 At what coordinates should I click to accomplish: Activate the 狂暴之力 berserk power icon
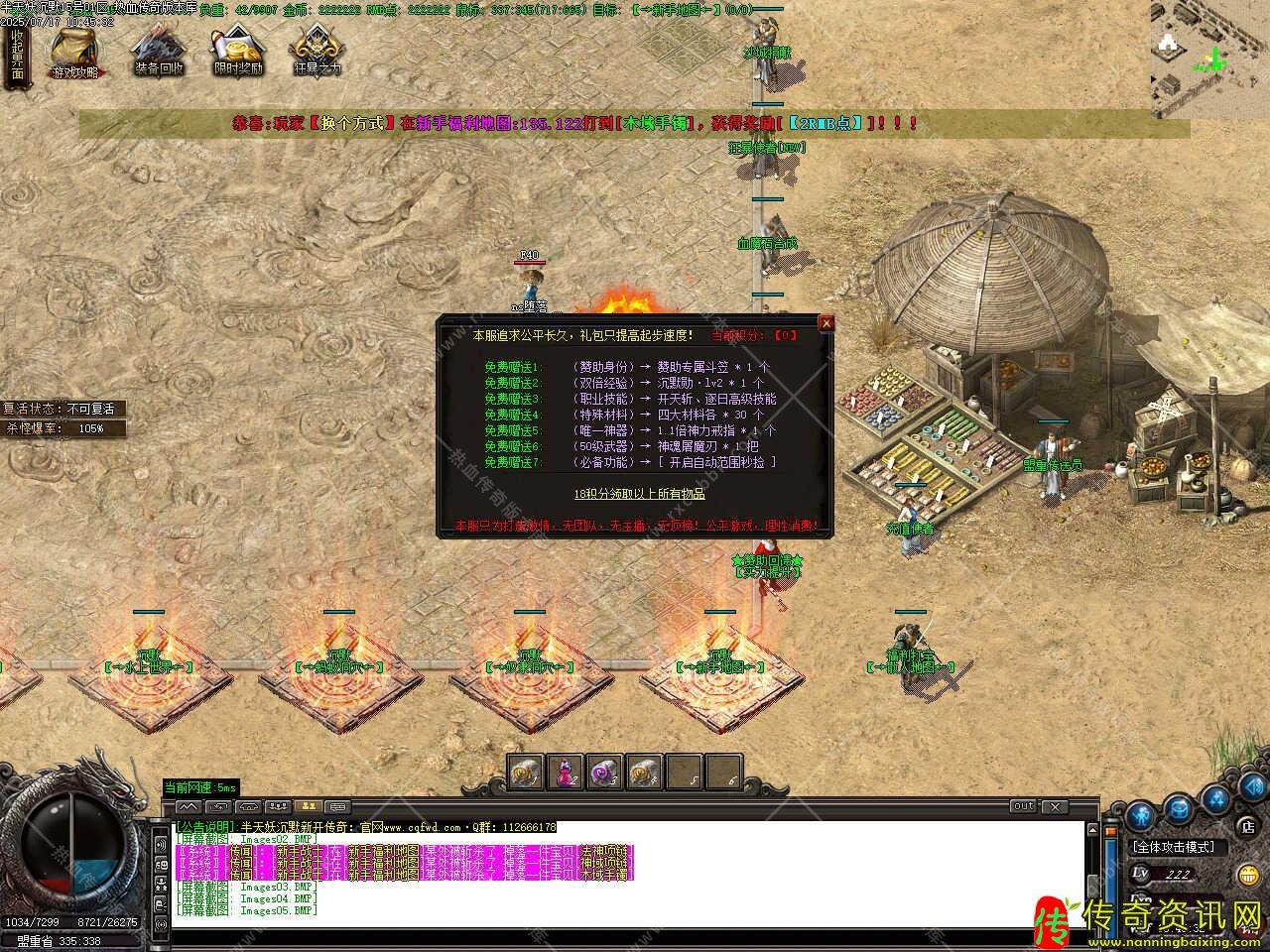pyautogui.click(x=317, y=52)
